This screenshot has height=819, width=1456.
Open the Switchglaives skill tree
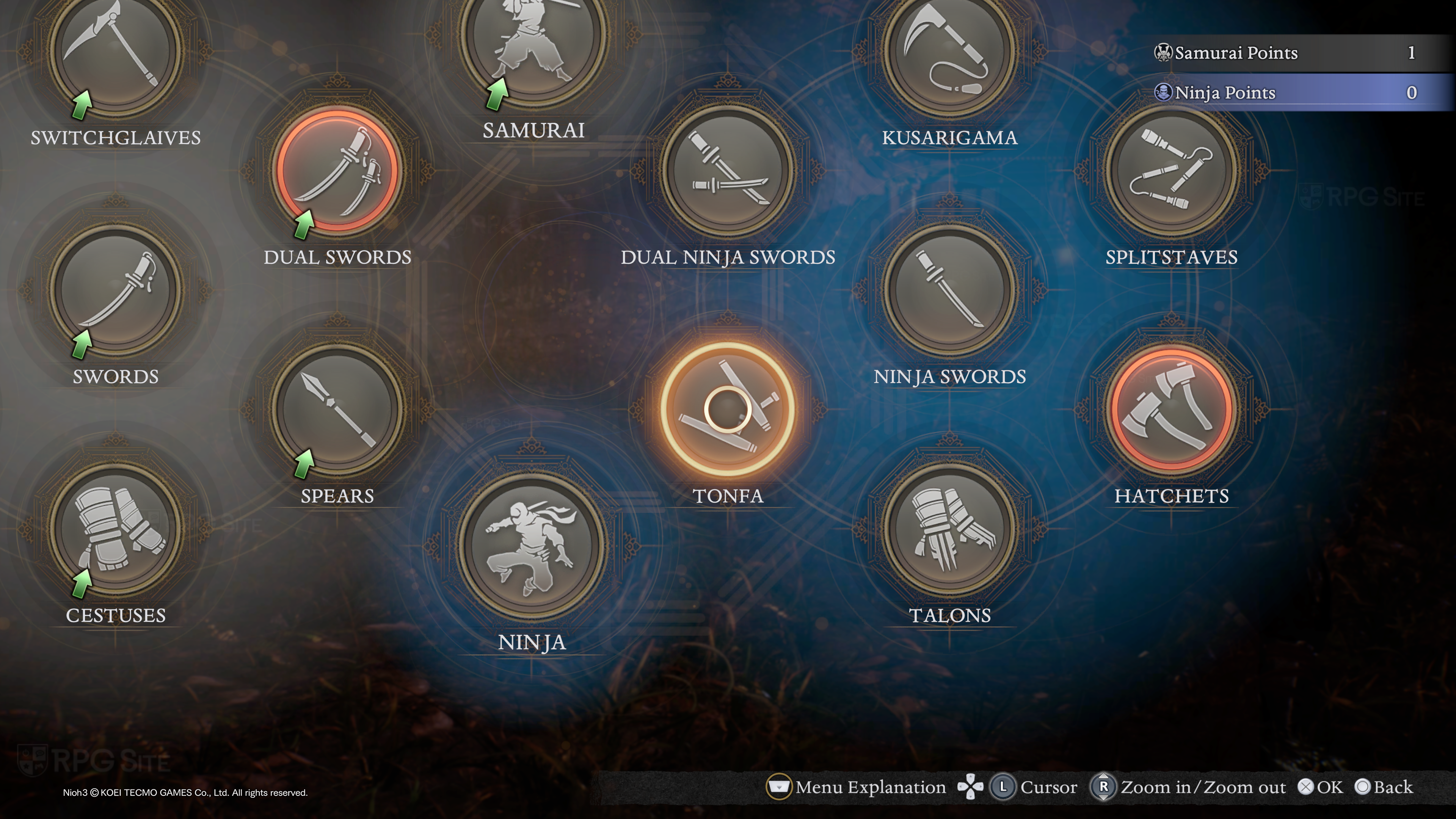[116, 51]
